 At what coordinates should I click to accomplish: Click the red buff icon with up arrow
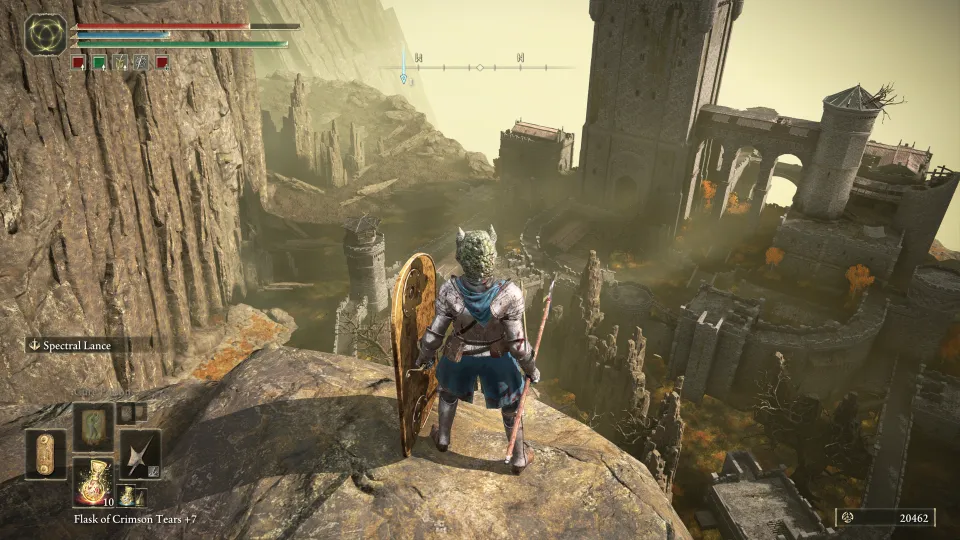click(78, 63)
